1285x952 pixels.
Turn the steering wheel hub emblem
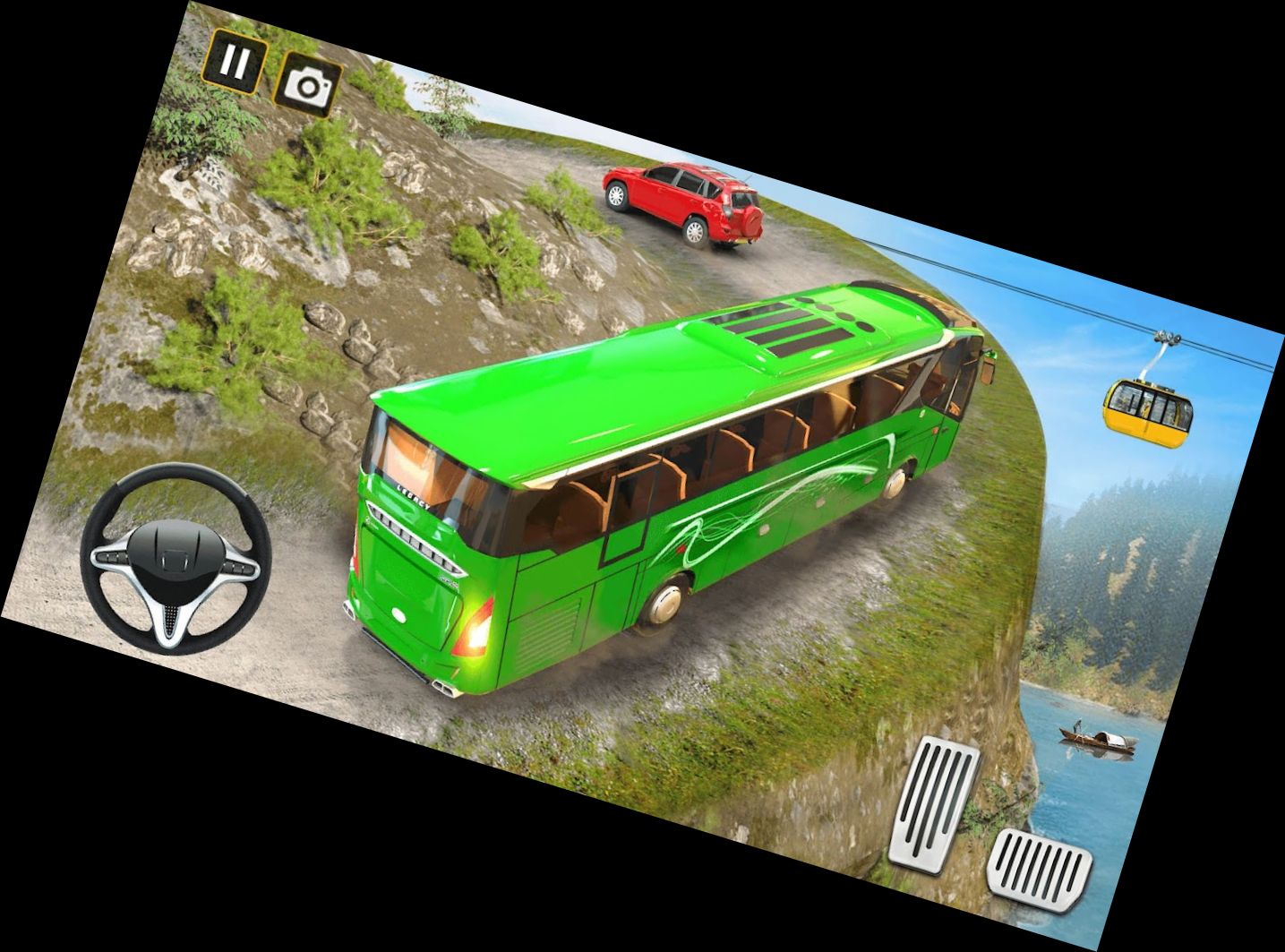176,553
